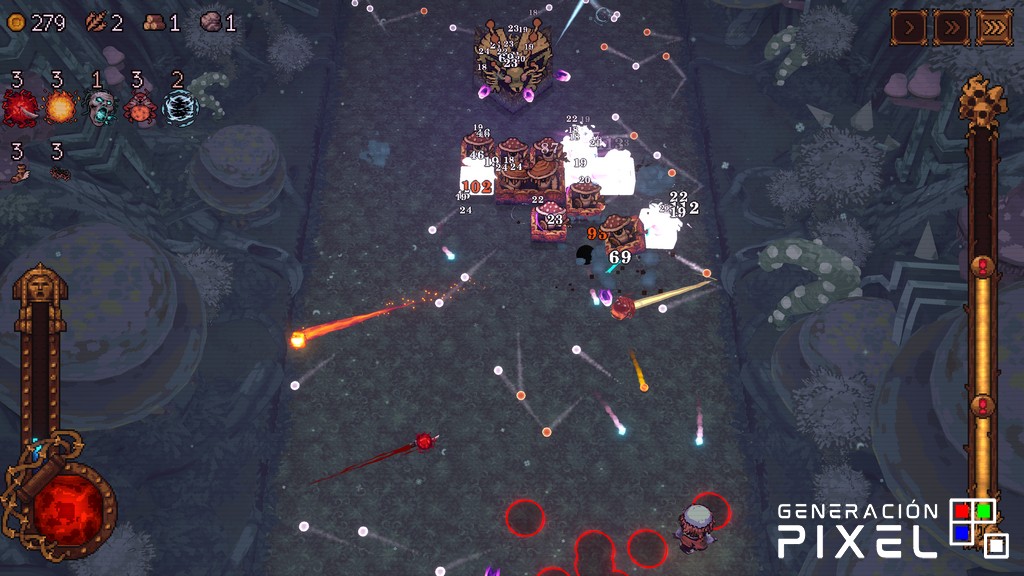Activate the blue vortex orb icon
The width and height of the screenshot is (1024, 576).
tap(181, 108)
